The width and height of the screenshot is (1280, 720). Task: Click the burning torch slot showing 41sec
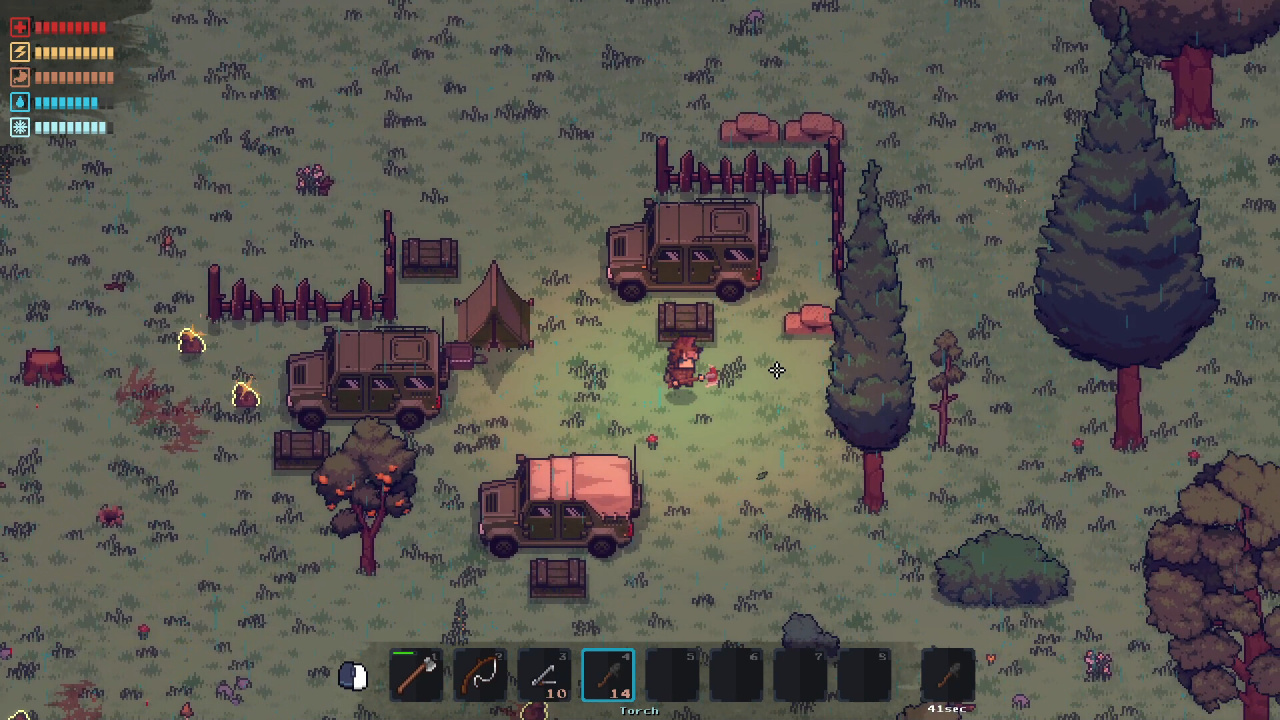coord(947,675)
